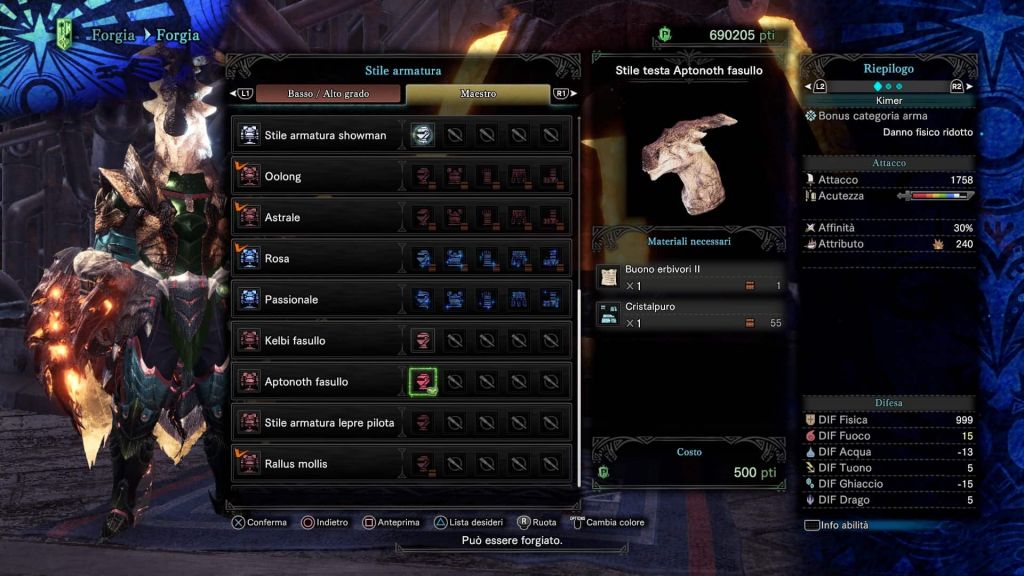Image resolution: width=1024 pixels, height=576 pixels.
Task: Click the Aptonoth head preview image
Action: pos(690,160)
